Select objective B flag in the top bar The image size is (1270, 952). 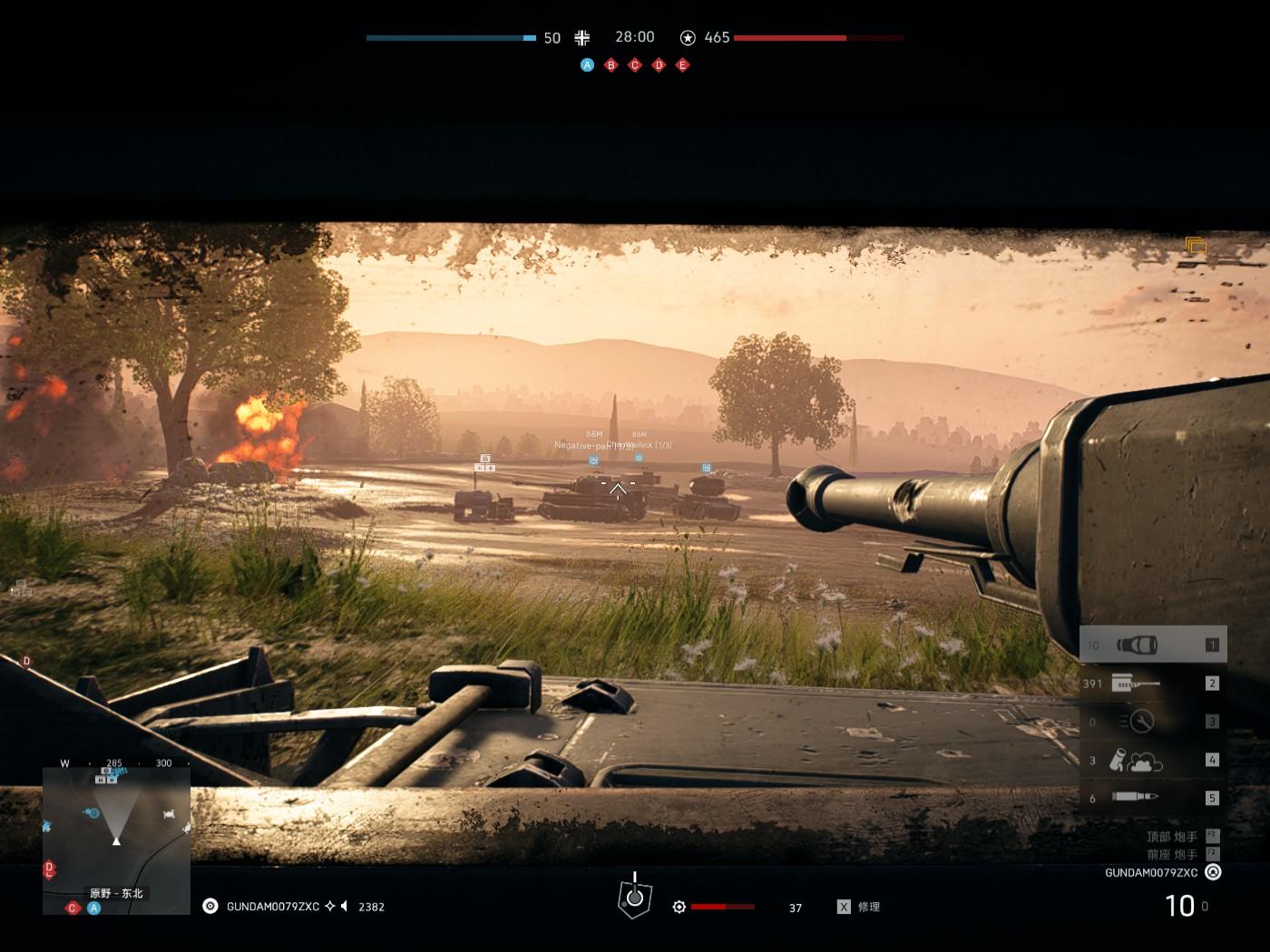[611, 65]
